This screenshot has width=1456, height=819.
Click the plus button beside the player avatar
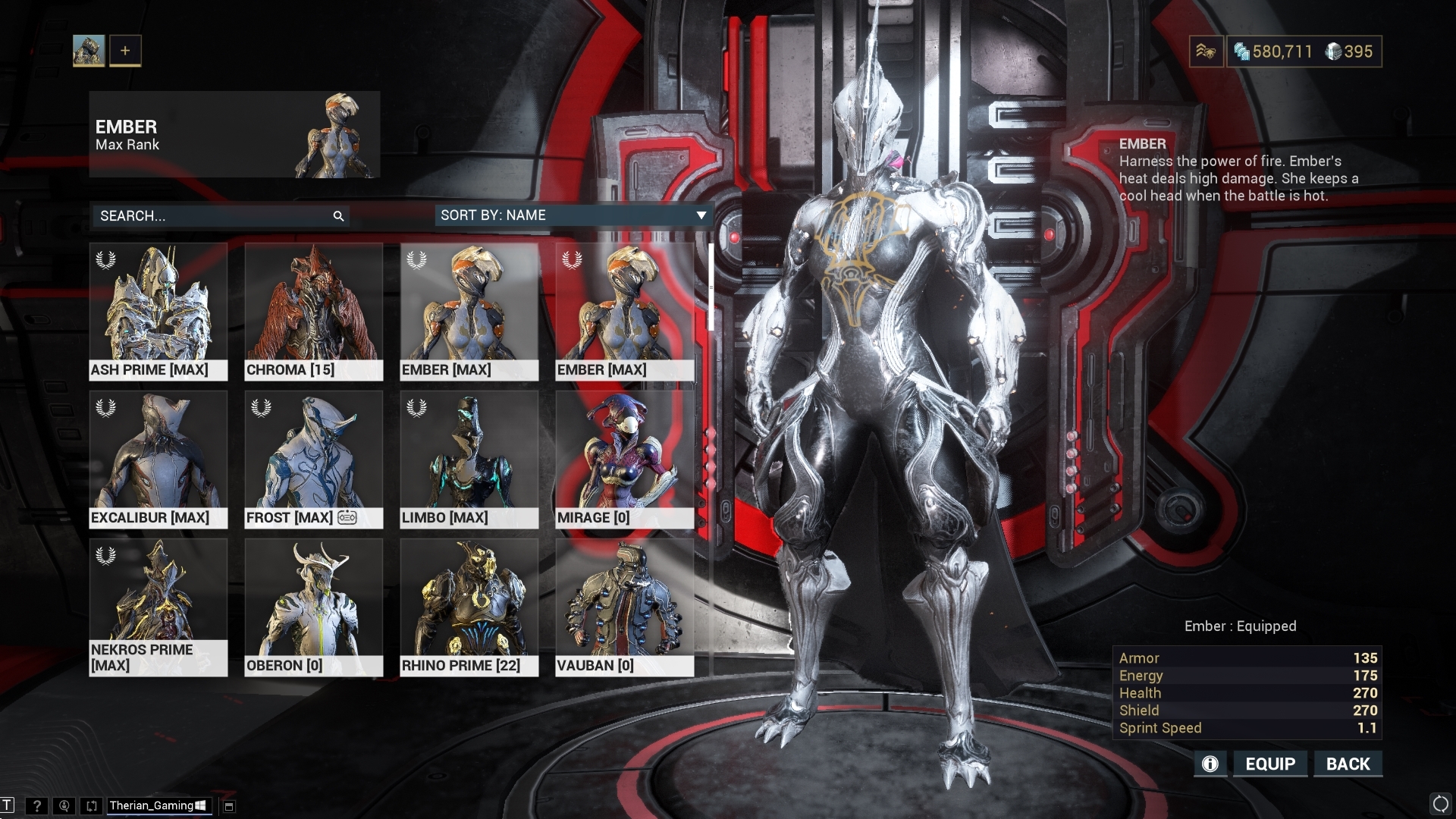125,51
